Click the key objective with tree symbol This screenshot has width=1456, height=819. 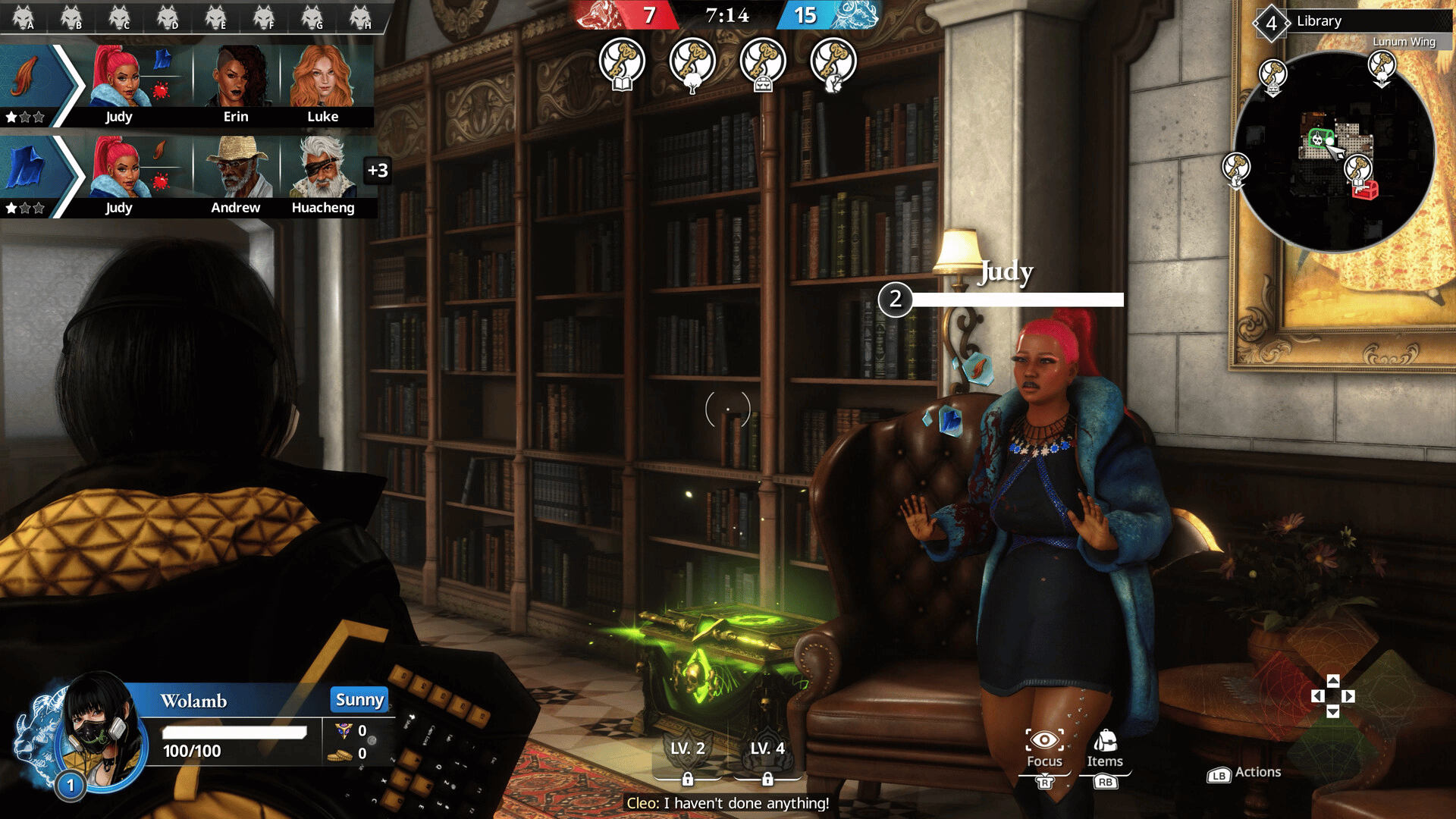692,64
